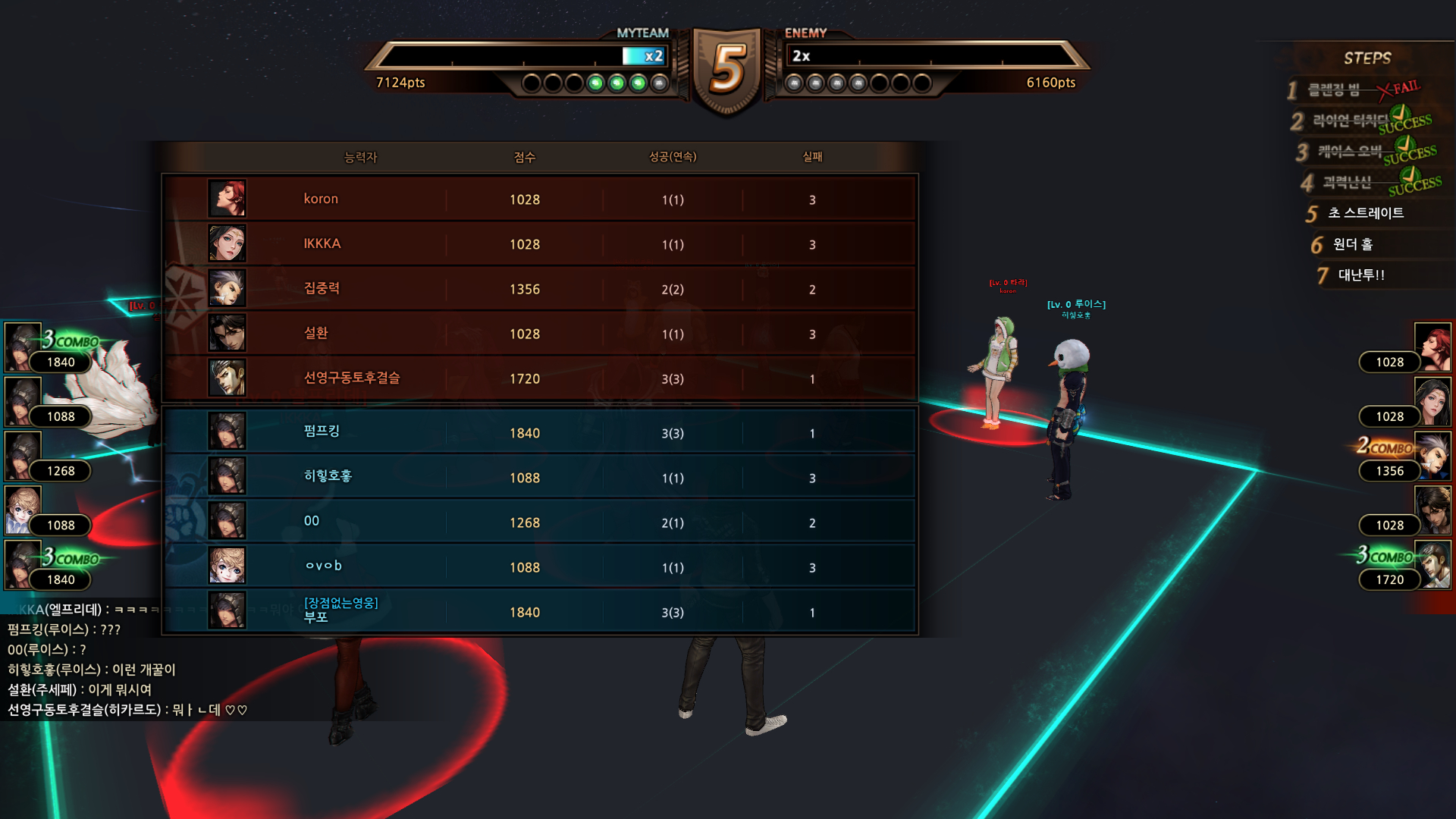
Task: Select the ovob player row
Action: point(538,566)
